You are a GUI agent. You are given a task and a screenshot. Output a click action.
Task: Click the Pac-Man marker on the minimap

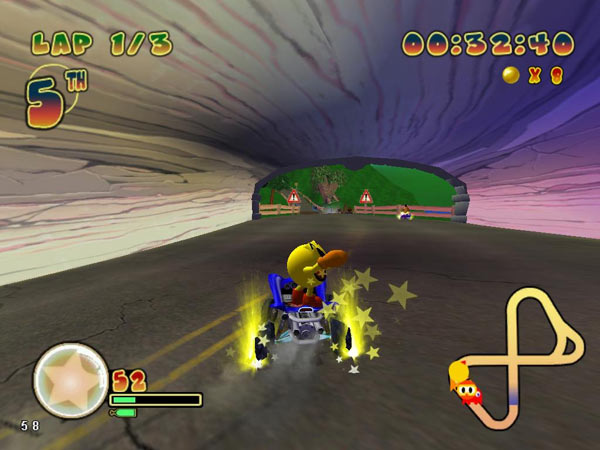pos(463,378)
